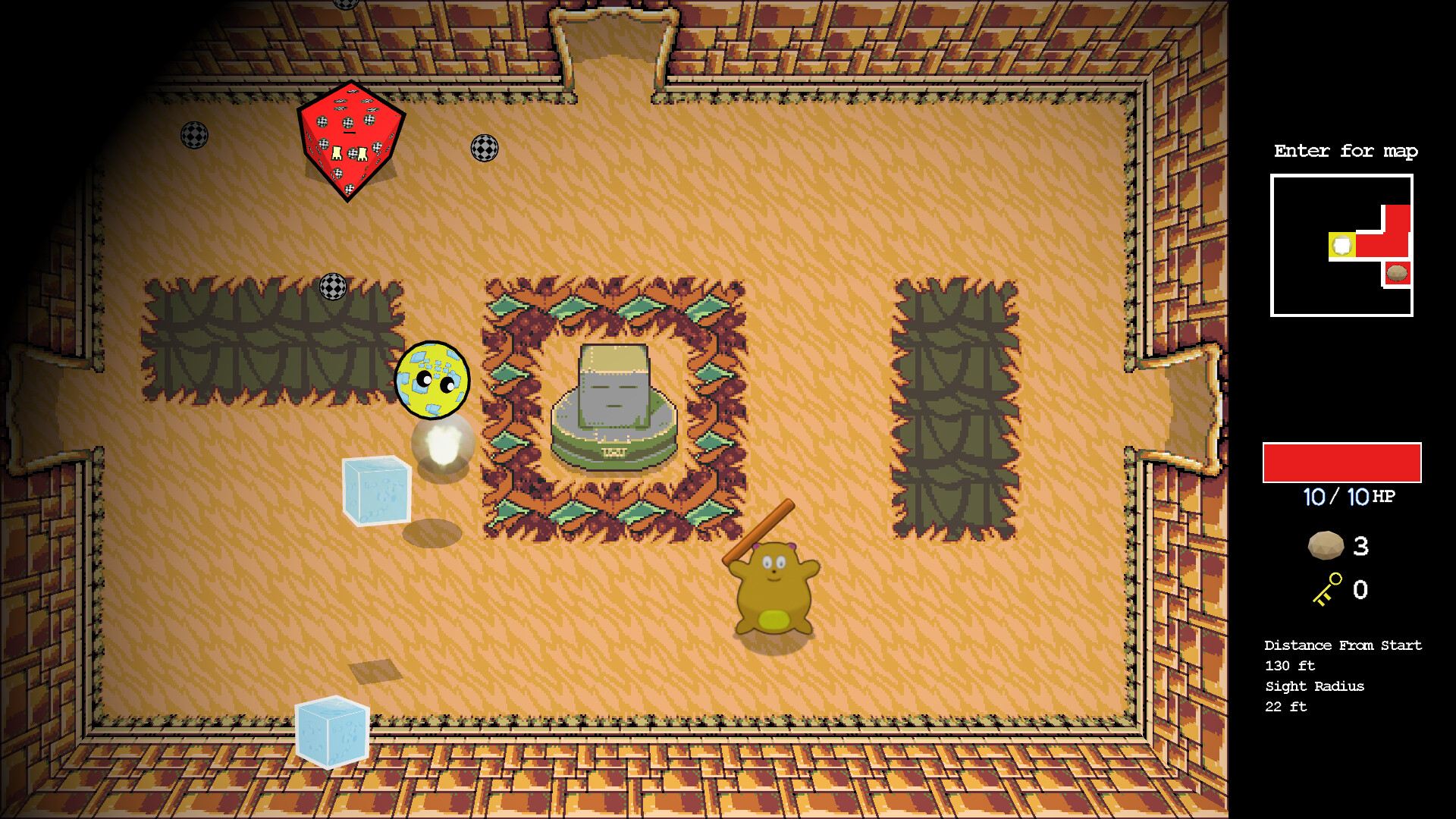The image size is (1456, 819).
Task: Click the 'Enter for map' label
Action: pos(1346,151)
